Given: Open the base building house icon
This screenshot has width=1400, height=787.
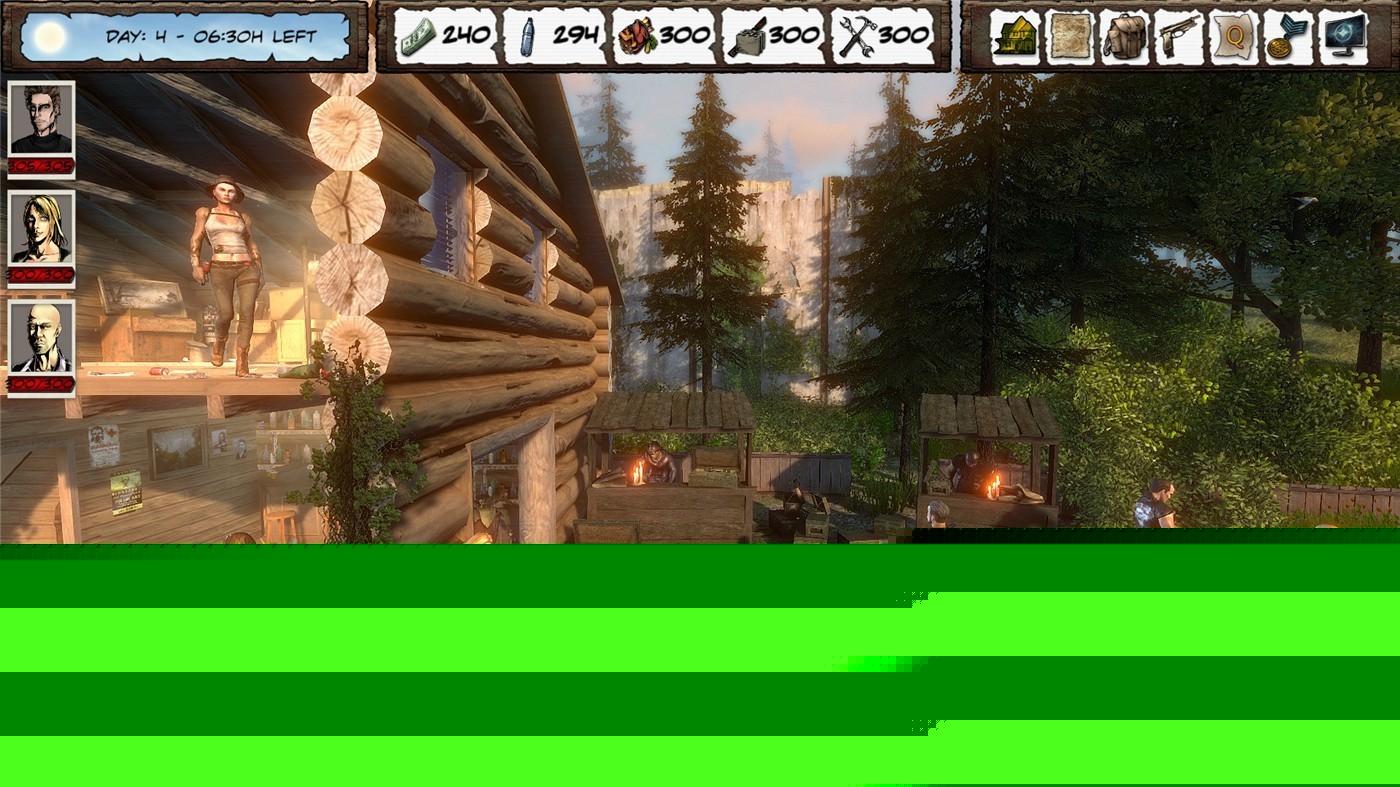Looking at the screenshot, I should click(x=1015, y=38).
